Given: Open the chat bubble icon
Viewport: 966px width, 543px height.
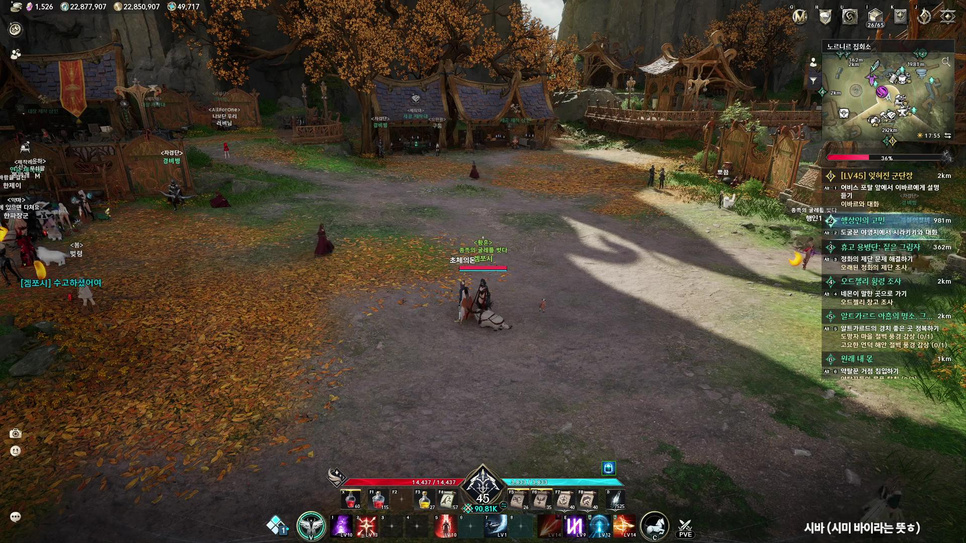Looking at the screenshot, I should (x=15, y=517).
